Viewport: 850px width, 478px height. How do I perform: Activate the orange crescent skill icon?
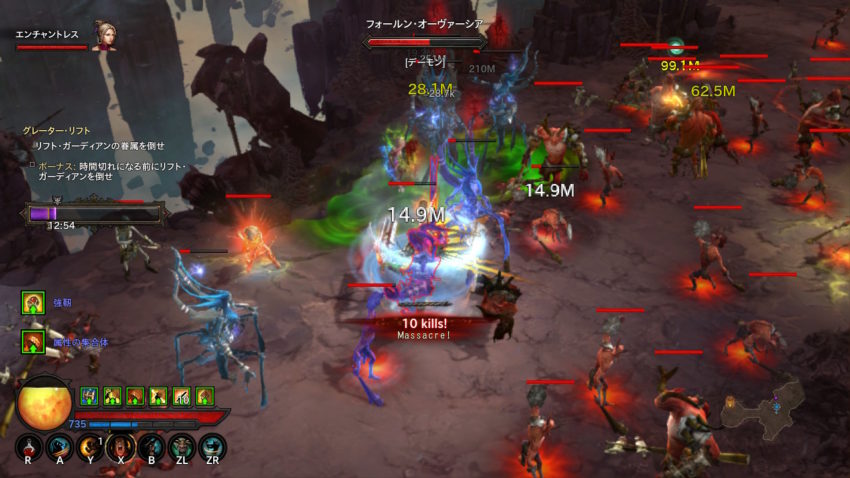click(x=91, y=447)
